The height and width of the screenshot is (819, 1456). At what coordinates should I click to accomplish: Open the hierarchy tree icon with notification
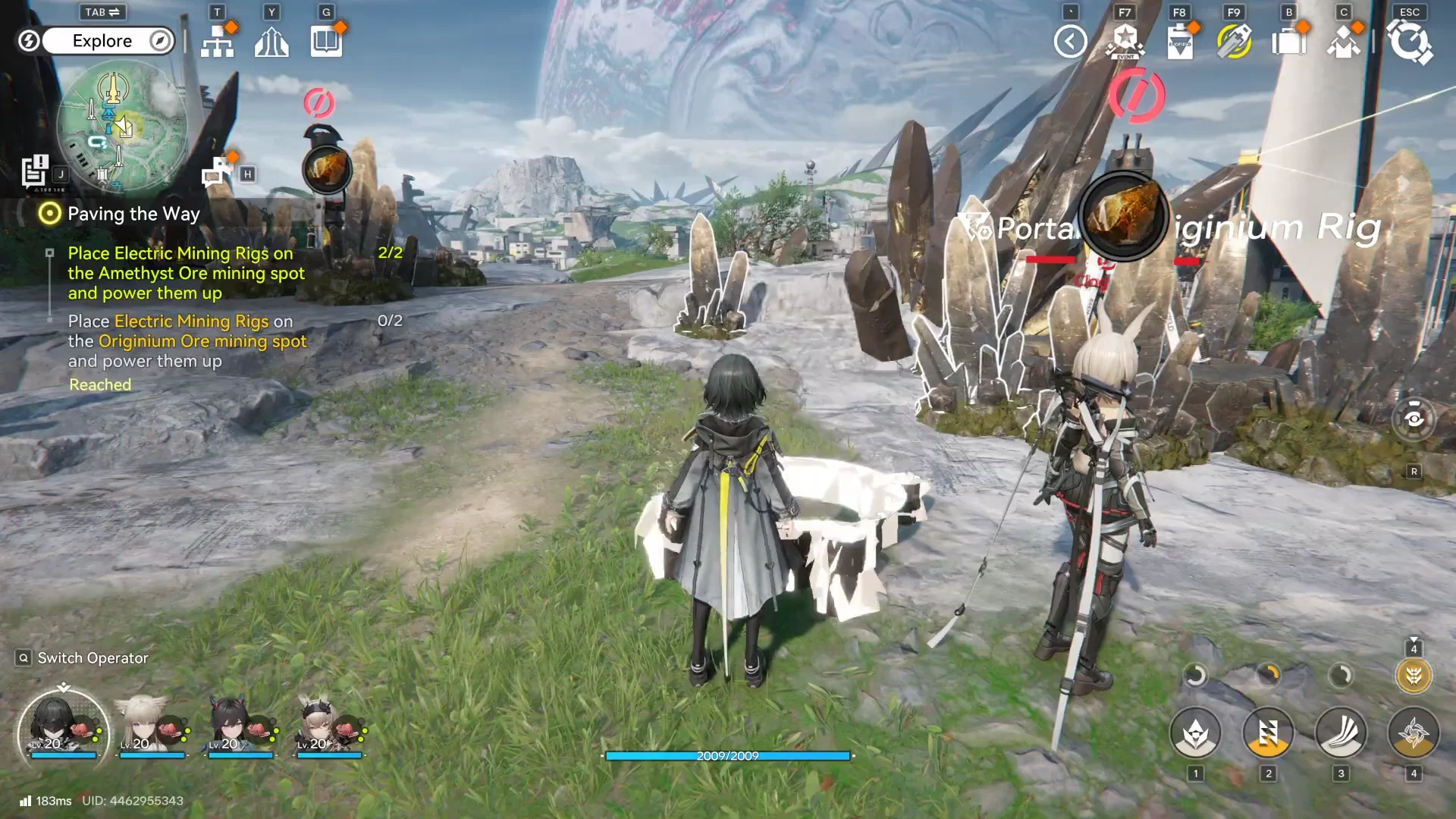(218, 42)
